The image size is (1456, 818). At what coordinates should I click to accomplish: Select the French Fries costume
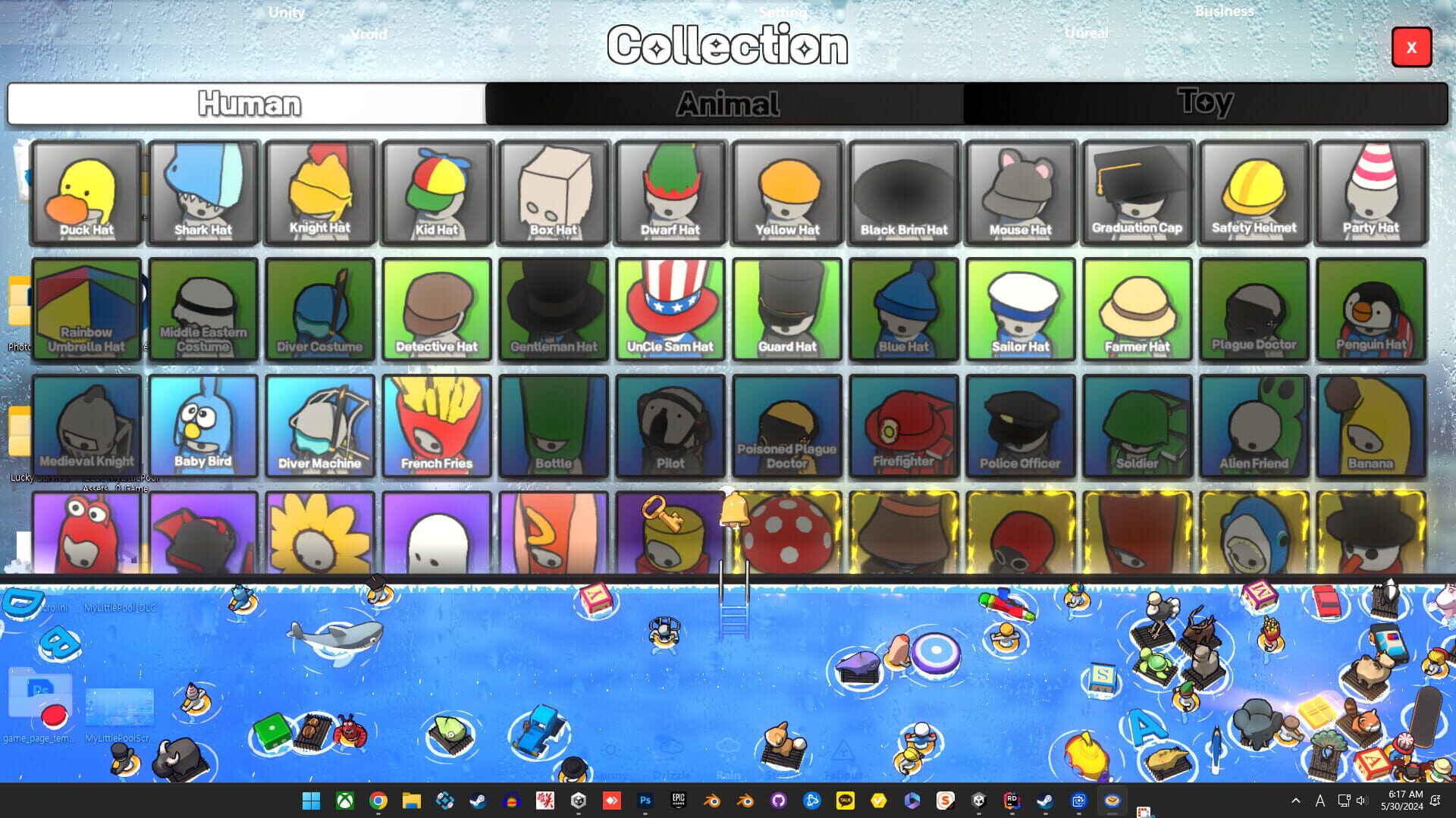[x=436, y=425]
